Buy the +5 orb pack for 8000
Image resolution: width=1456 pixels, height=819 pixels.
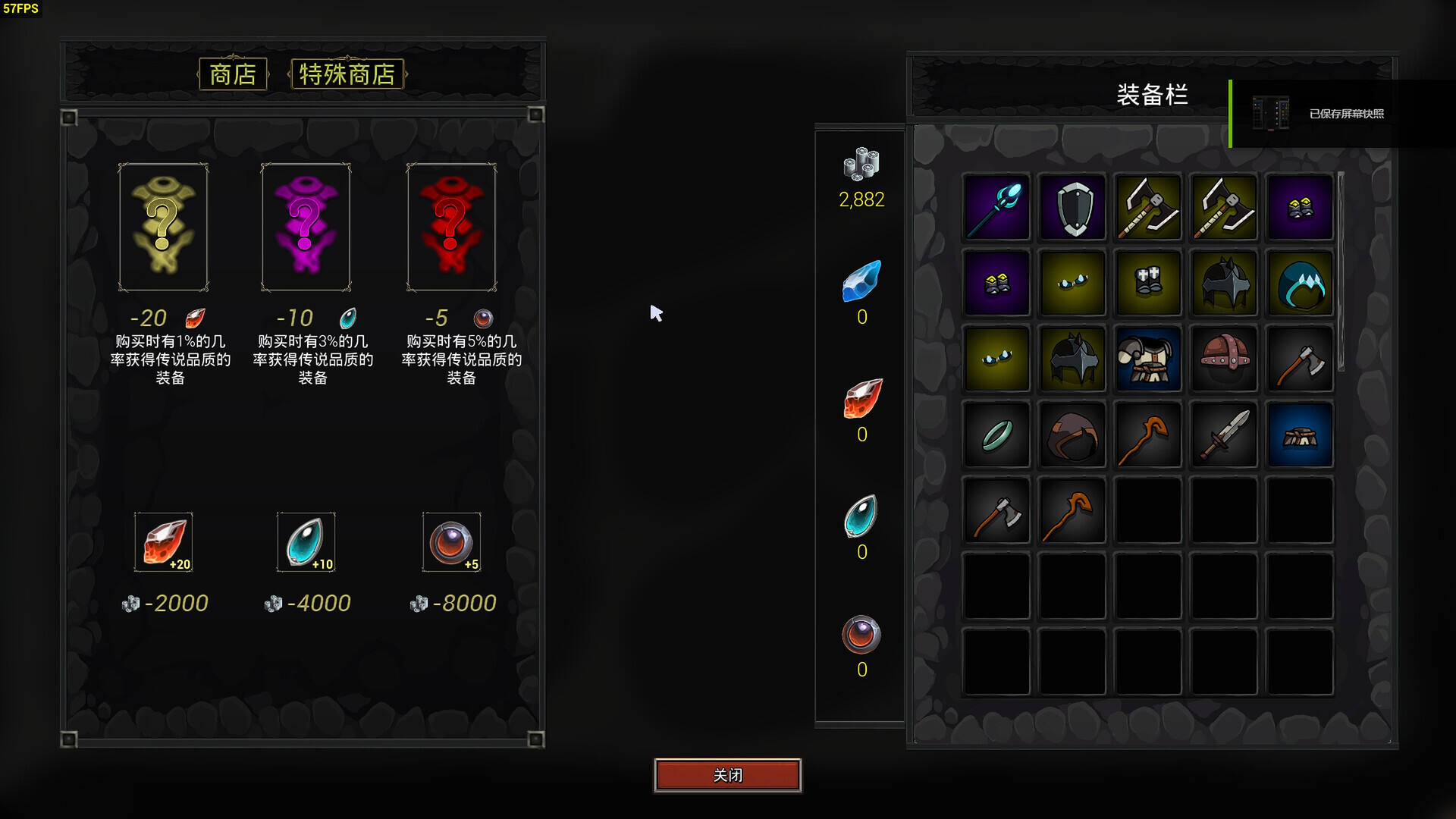point(452,542)
